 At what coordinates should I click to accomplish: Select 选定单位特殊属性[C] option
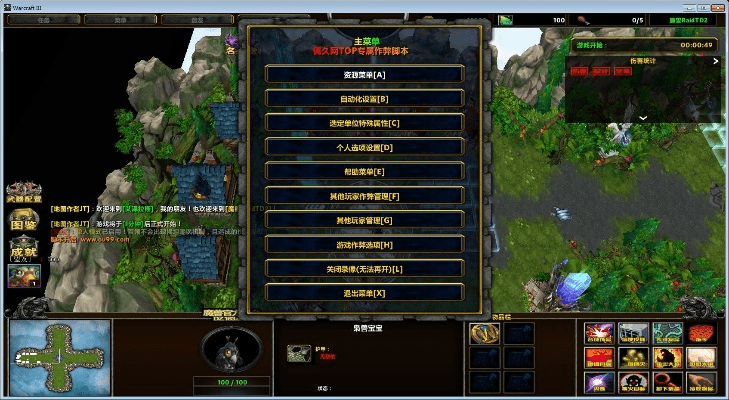[x=364, y=122]
